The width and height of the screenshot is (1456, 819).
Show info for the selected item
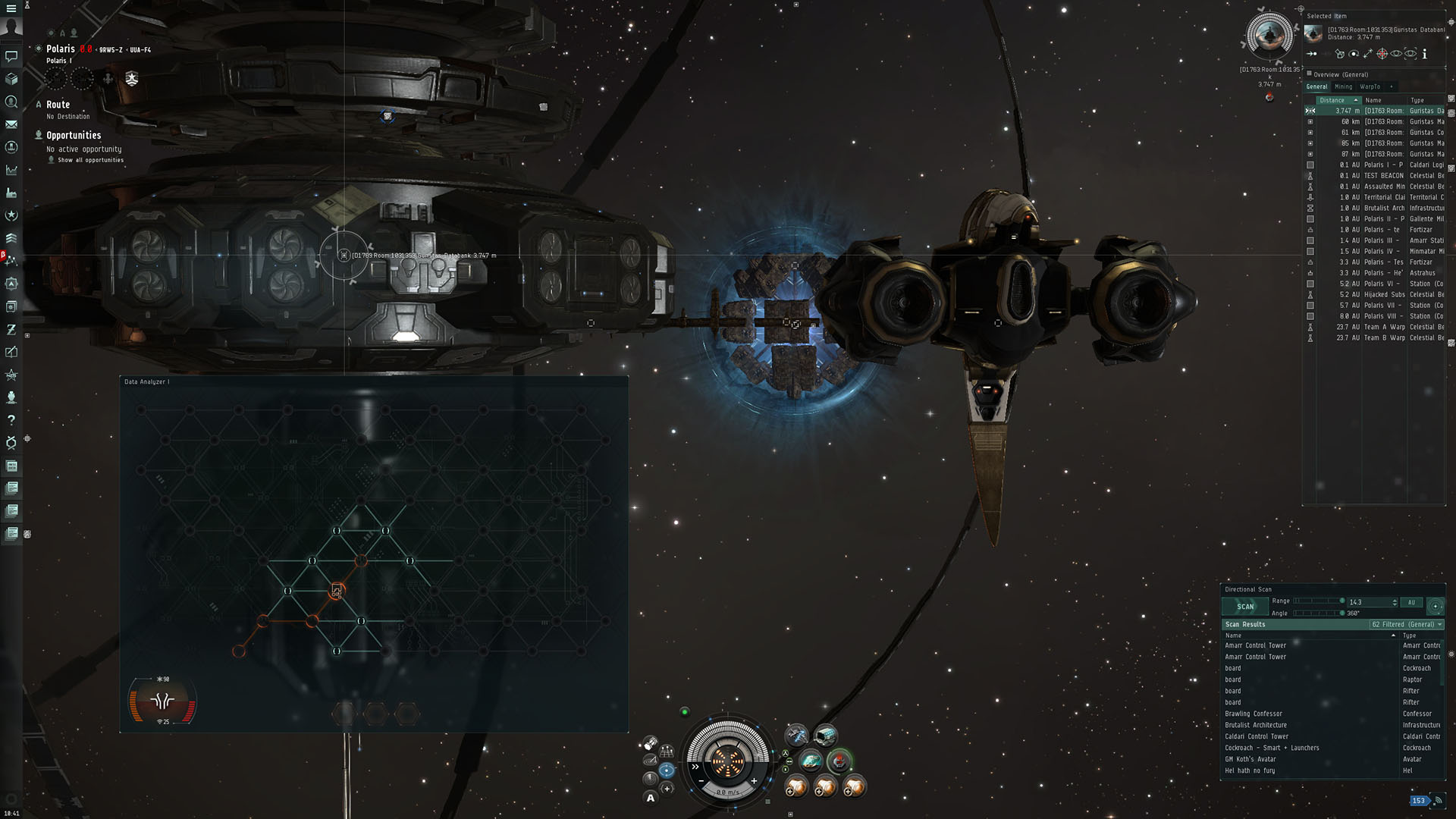pyautogui.click(x=1425, y=54)
